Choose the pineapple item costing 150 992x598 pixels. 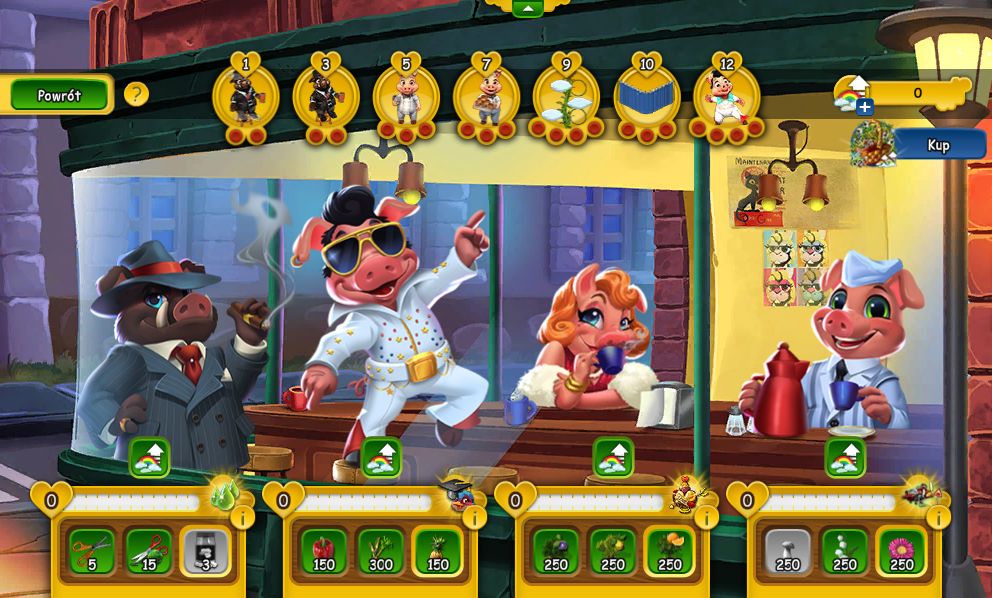coord(438,551)
